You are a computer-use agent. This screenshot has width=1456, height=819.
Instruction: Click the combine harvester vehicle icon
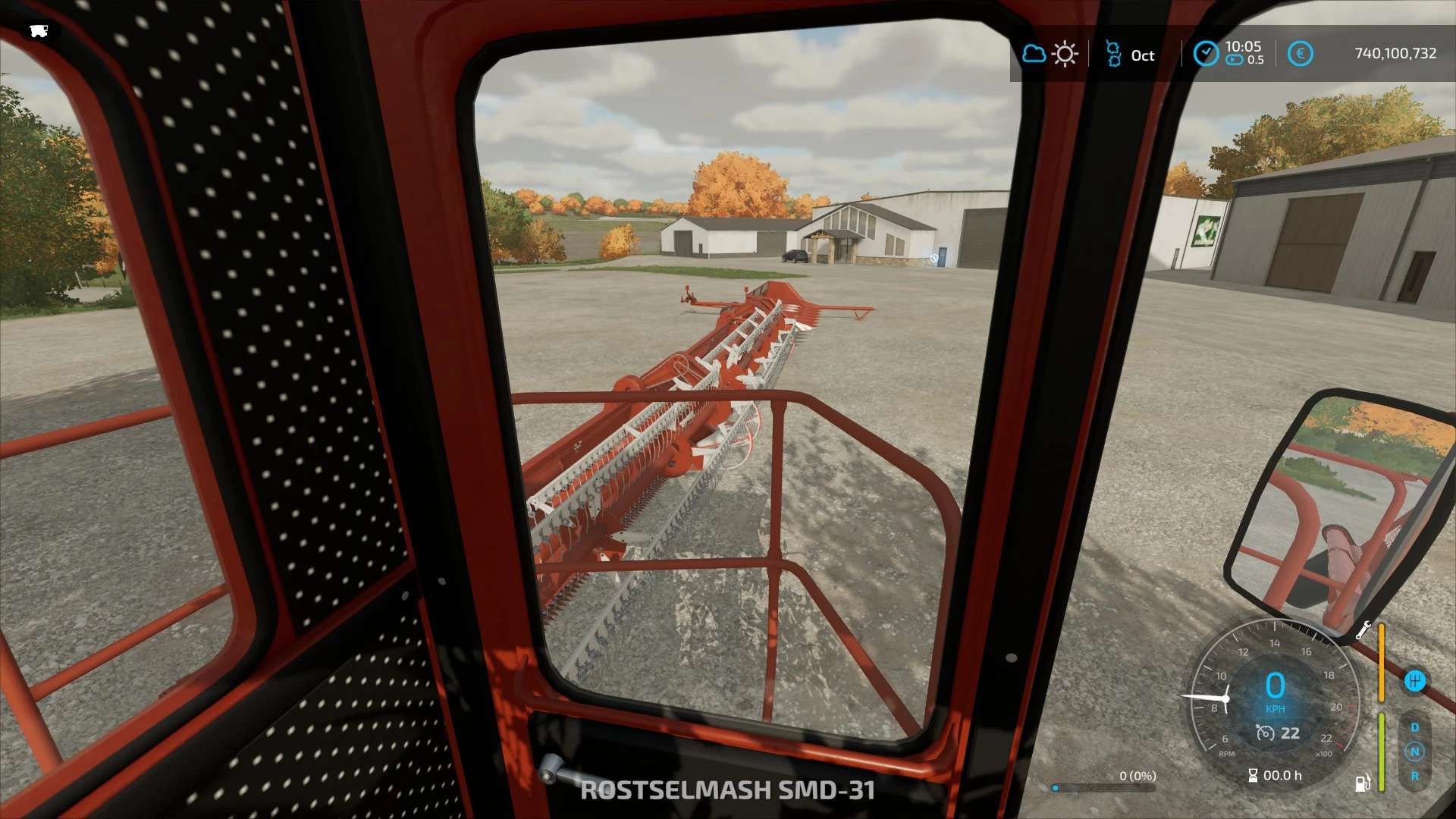point(39,30)
